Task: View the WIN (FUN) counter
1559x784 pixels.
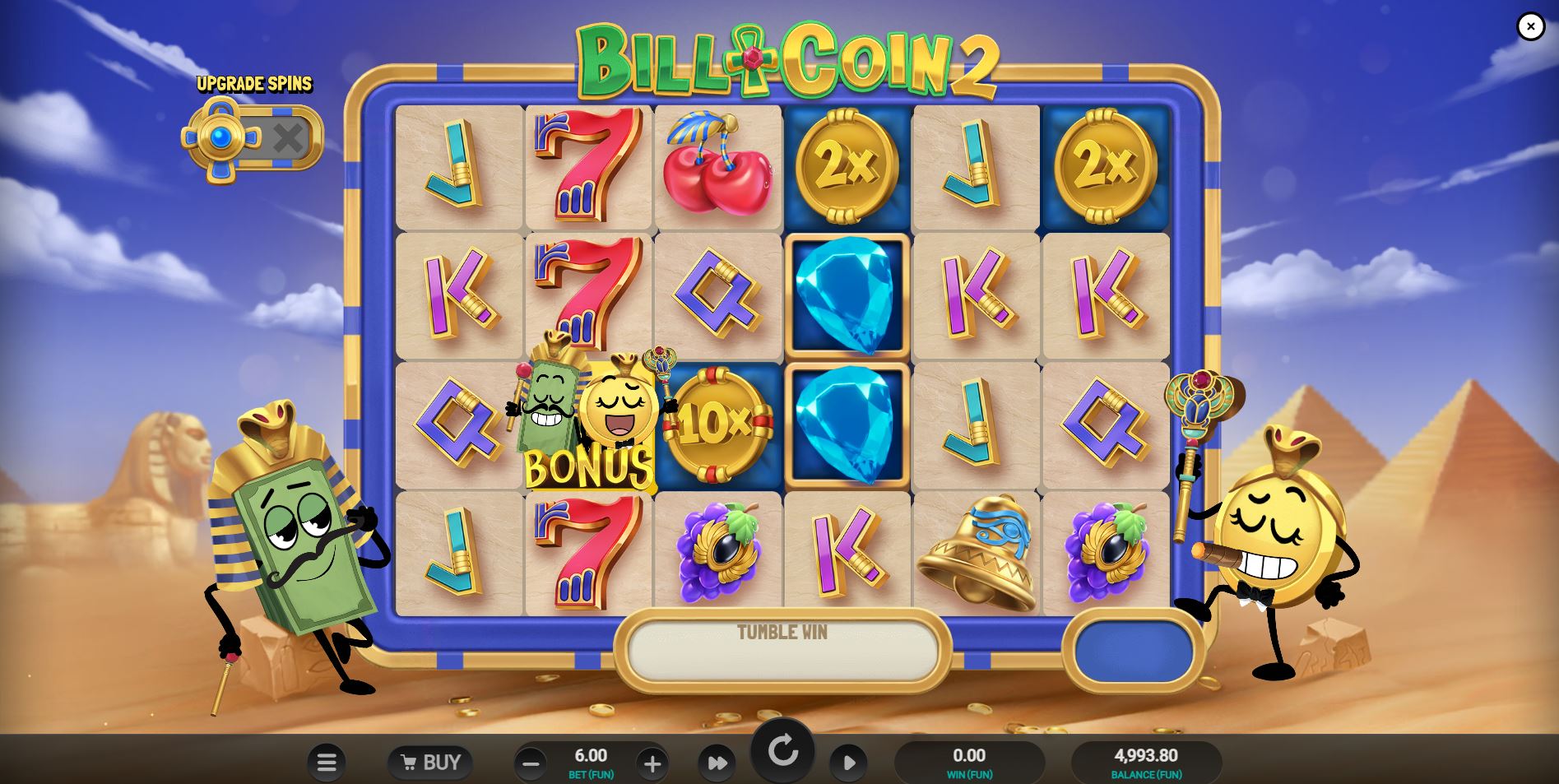Action: click(x=970, y=762)
